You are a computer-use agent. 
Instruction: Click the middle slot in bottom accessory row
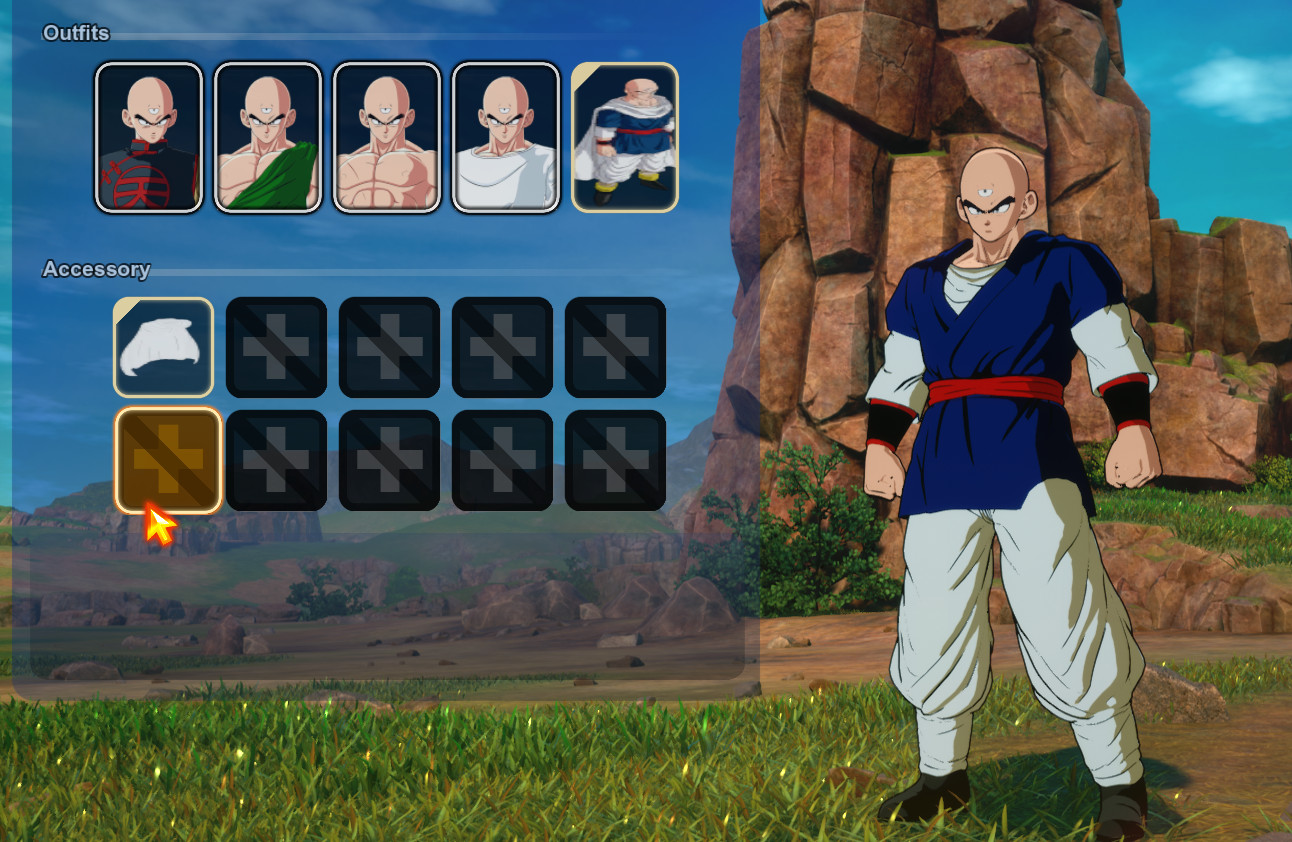[389, 461]
